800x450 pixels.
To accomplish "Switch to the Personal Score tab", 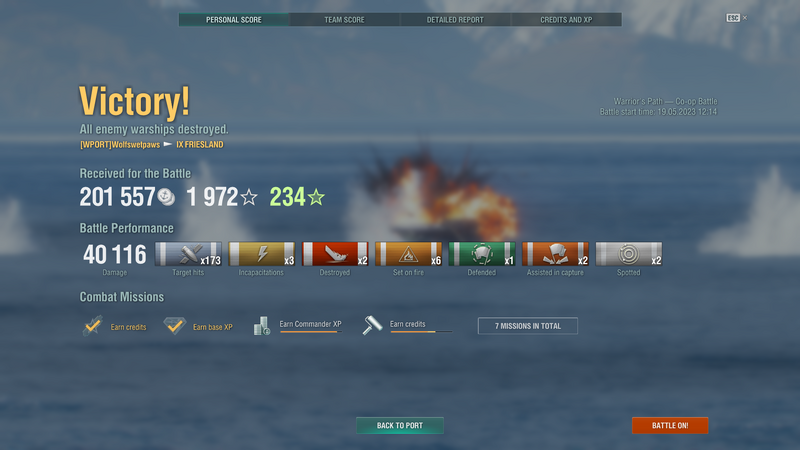I will pyautogui.click(x=234, y=20).
